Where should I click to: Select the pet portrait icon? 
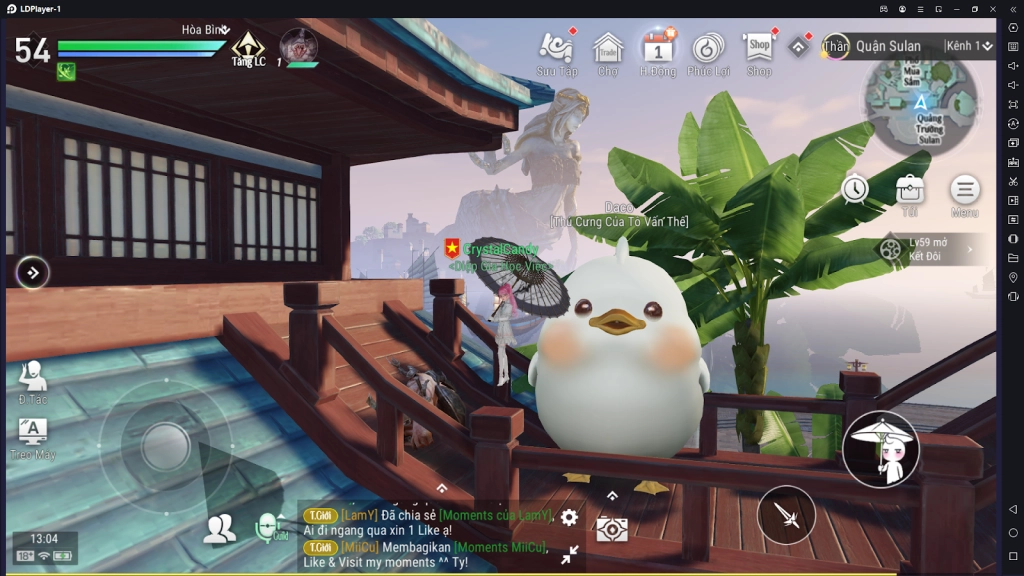298,45
